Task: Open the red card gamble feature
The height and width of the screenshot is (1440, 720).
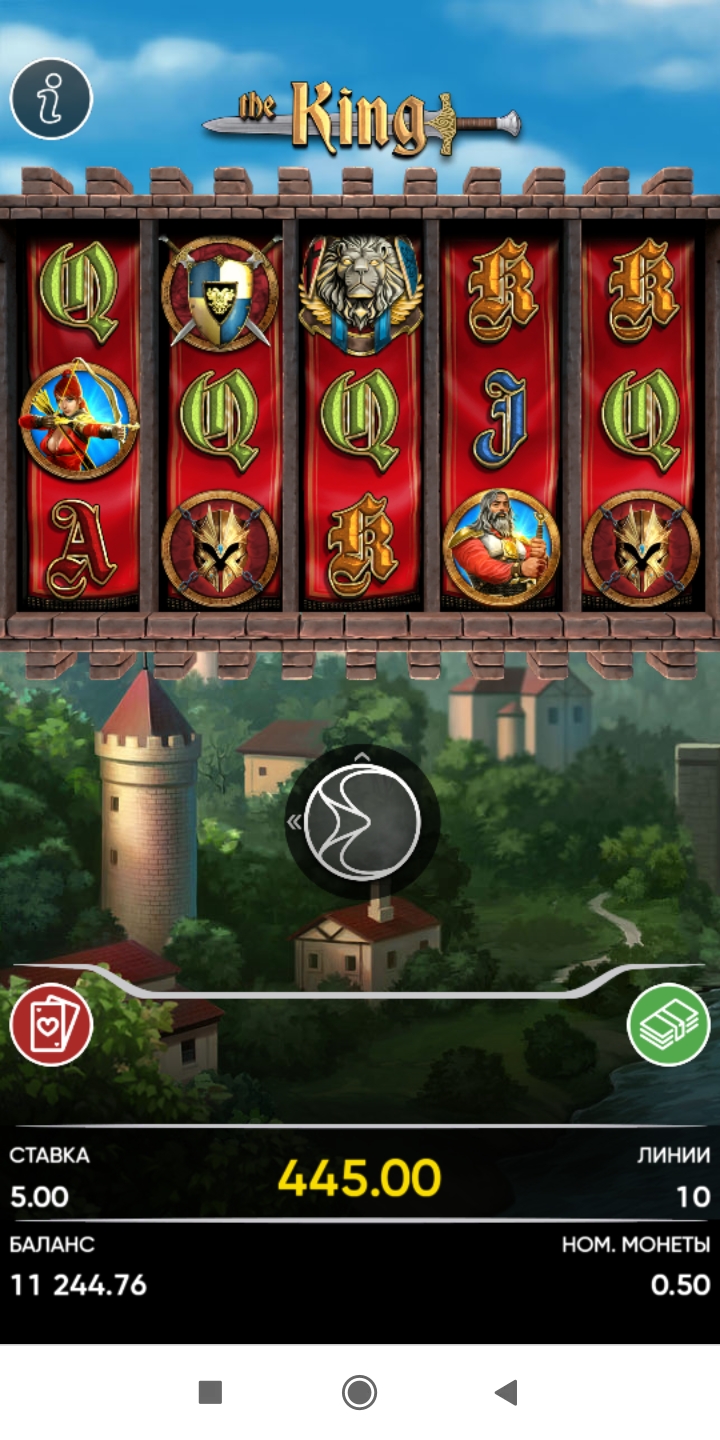Action: 51,1025
